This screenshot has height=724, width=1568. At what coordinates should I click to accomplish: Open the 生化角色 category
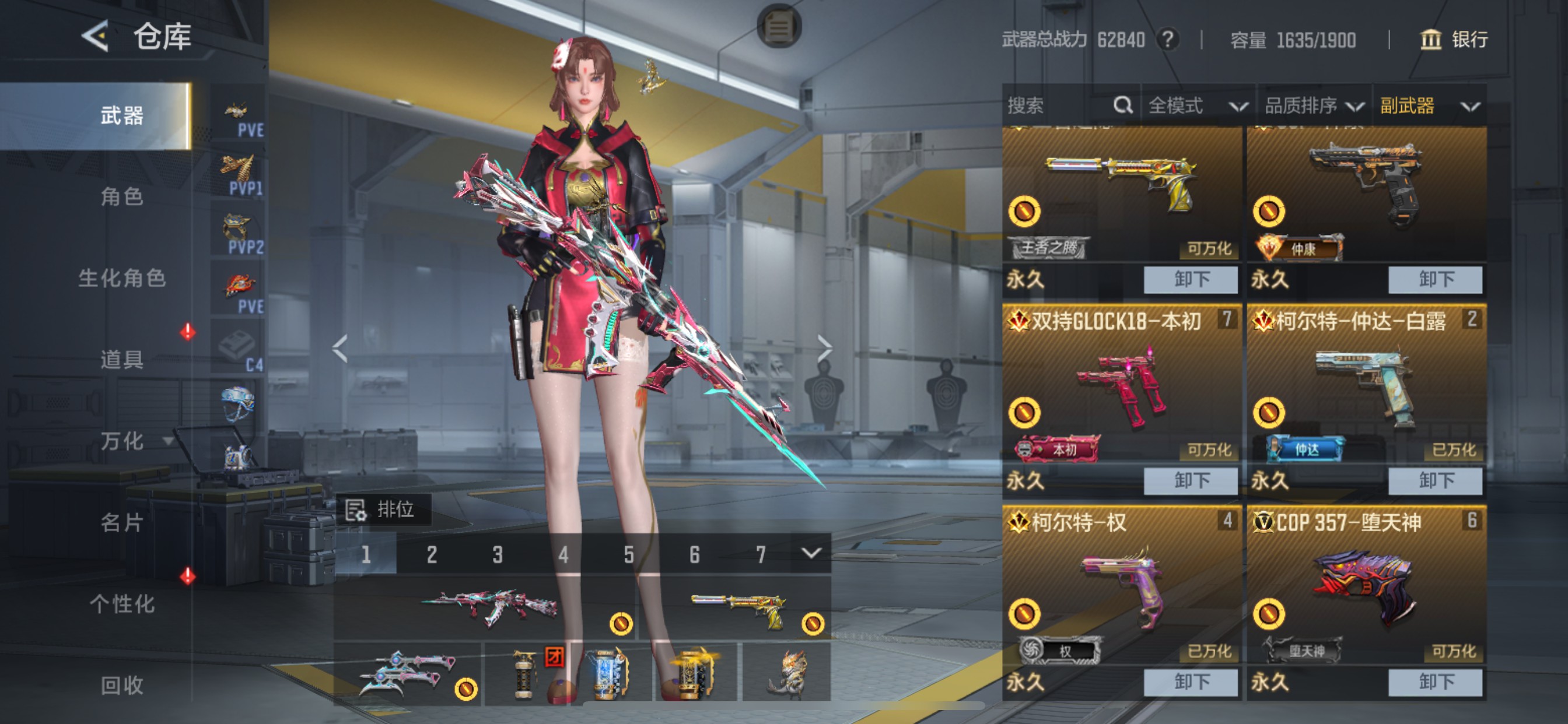click(x=122, y=278)
